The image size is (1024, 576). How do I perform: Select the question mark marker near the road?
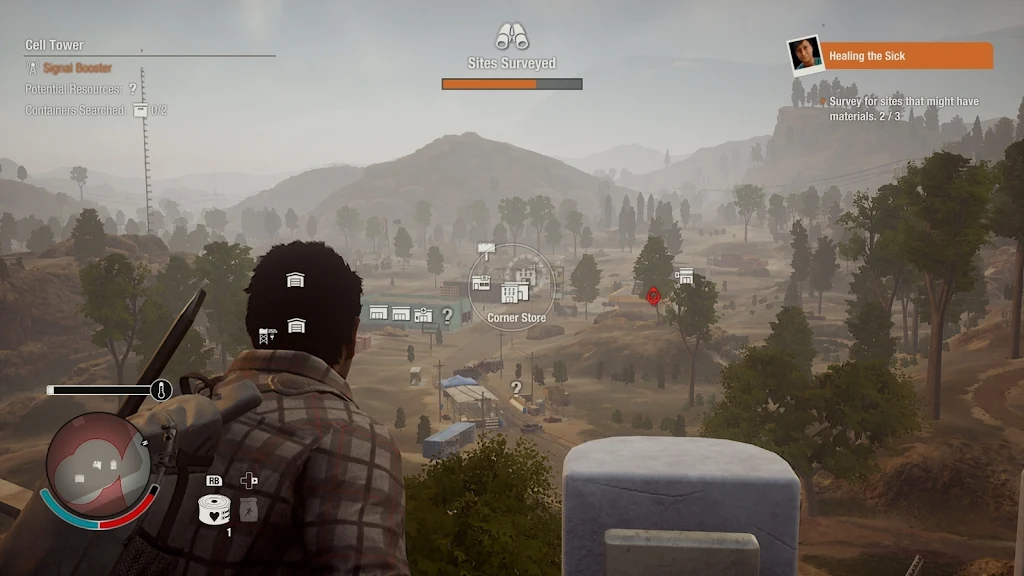tap(516, 388)
